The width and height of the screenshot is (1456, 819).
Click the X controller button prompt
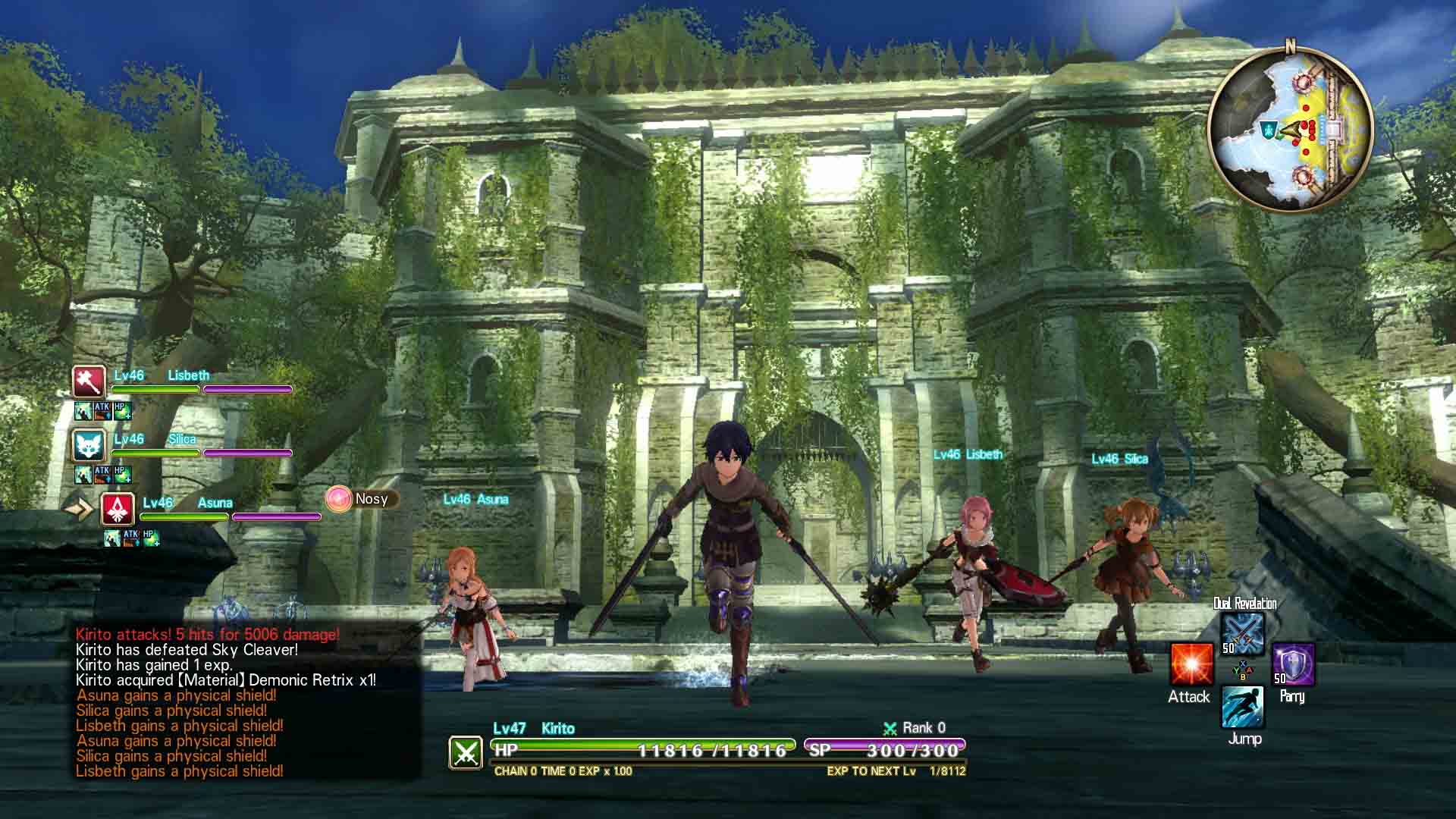pyautogui.click(x=1242, y=664)
